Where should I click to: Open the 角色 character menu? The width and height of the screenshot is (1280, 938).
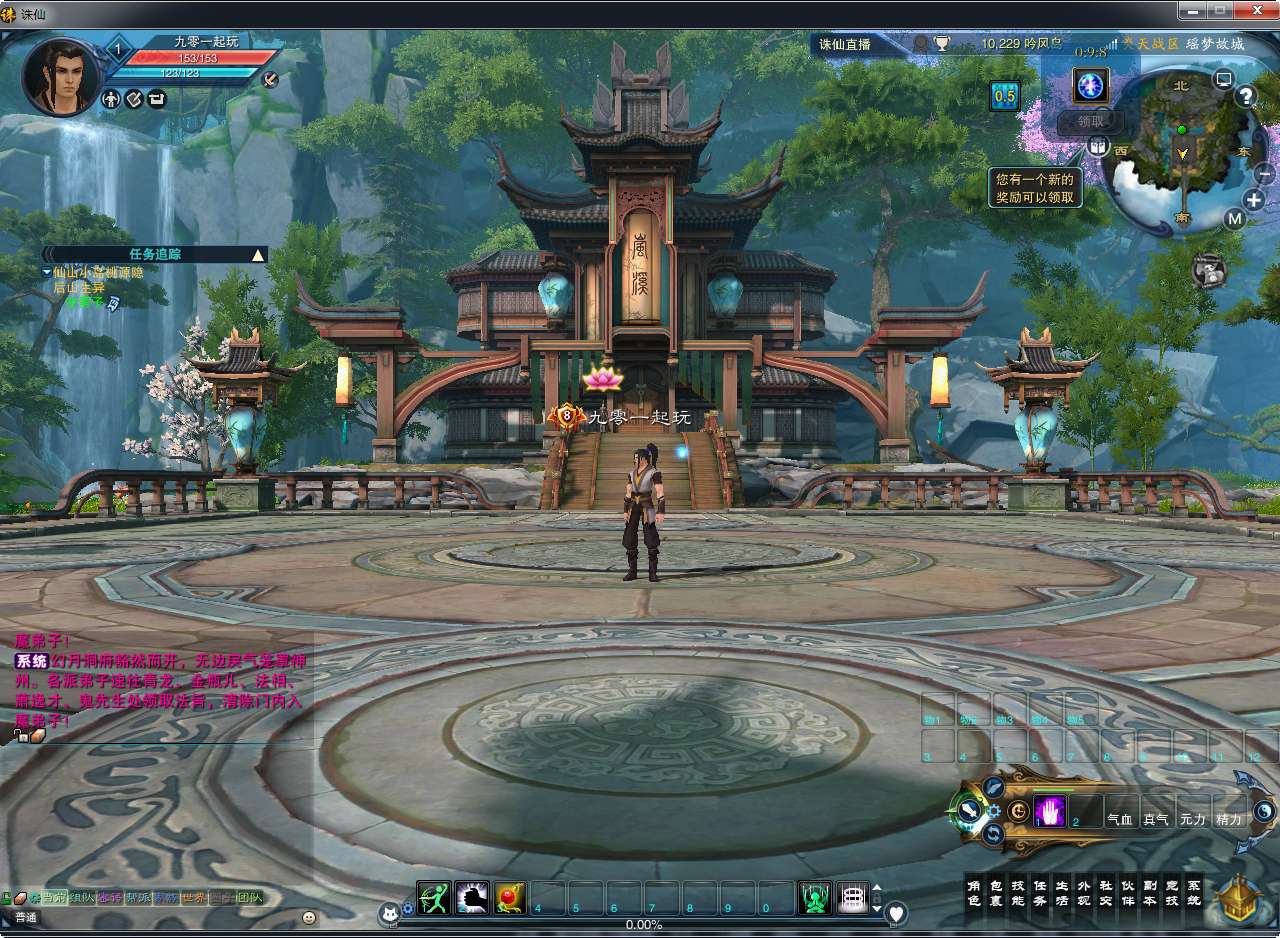pyautogui.click(x=974, y=892)
